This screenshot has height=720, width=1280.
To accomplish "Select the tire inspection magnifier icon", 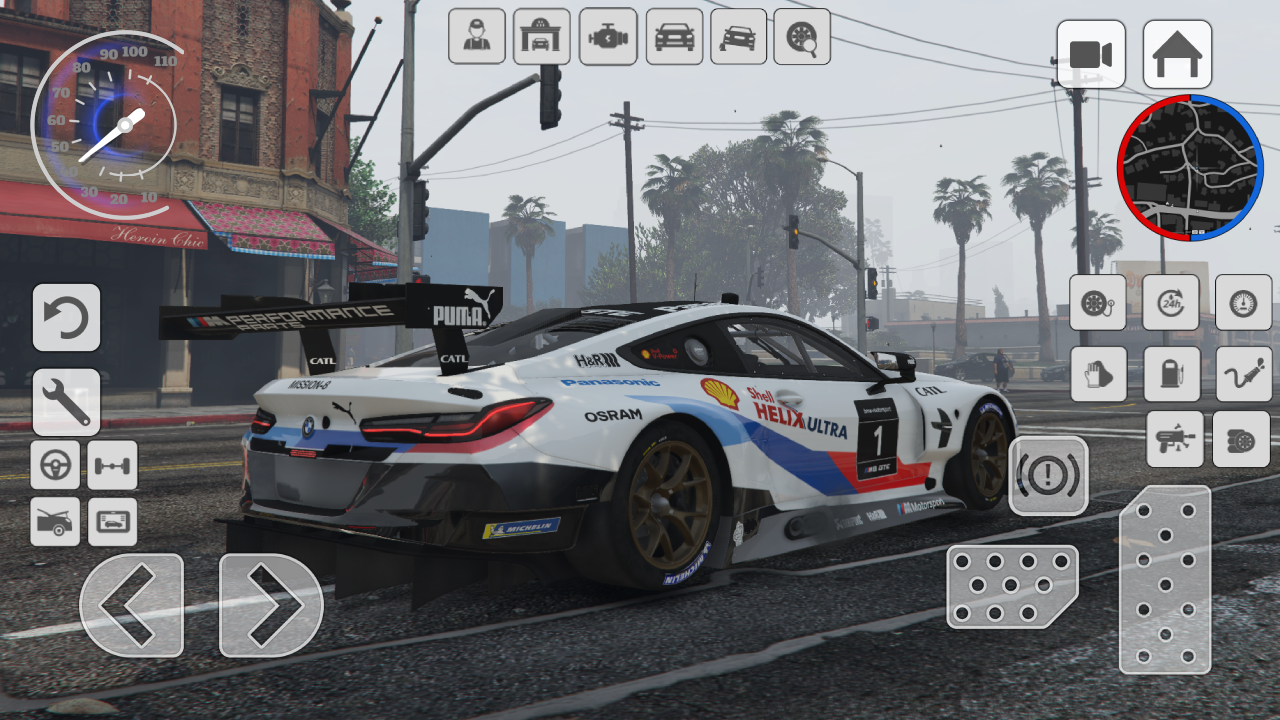I will pyautogui.click(x=802, y=37).
